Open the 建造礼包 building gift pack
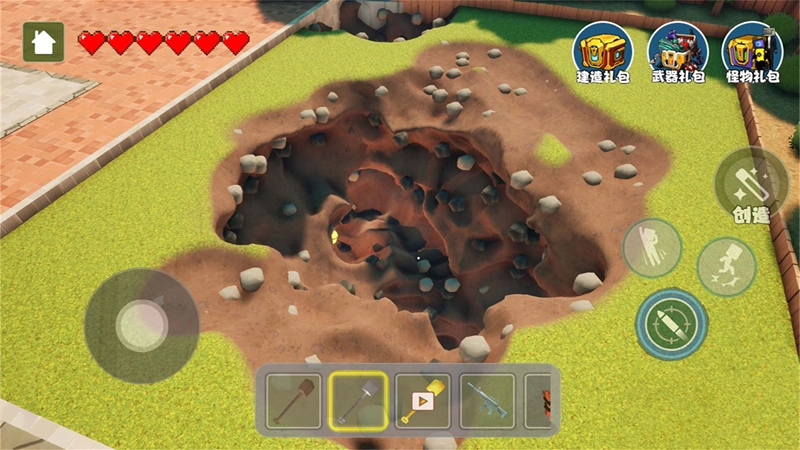Image resolution: width=800 pixels, height=450 pixels. click(603, 52)
